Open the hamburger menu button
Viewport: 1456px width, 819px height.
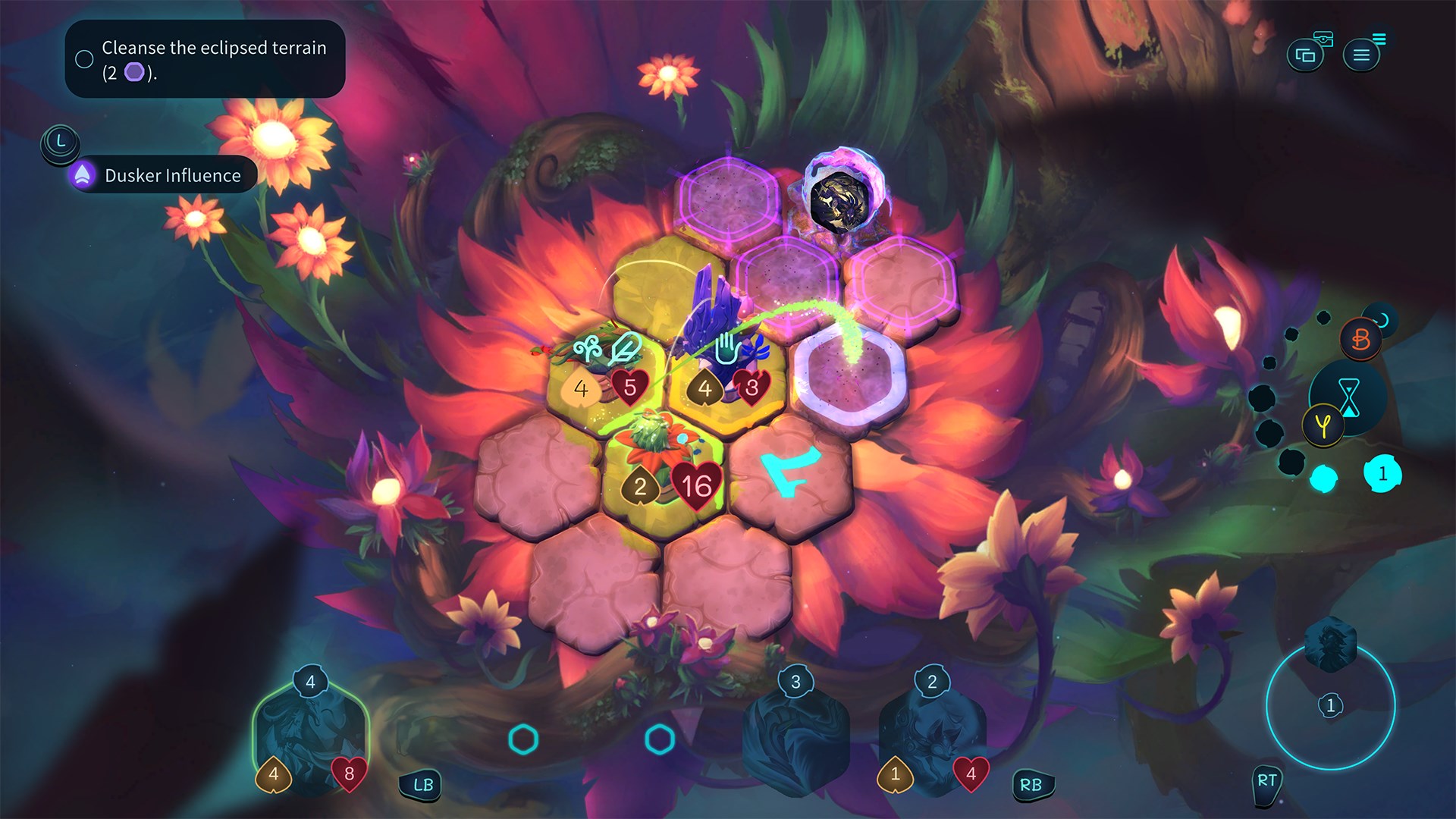pos(1361,55)
